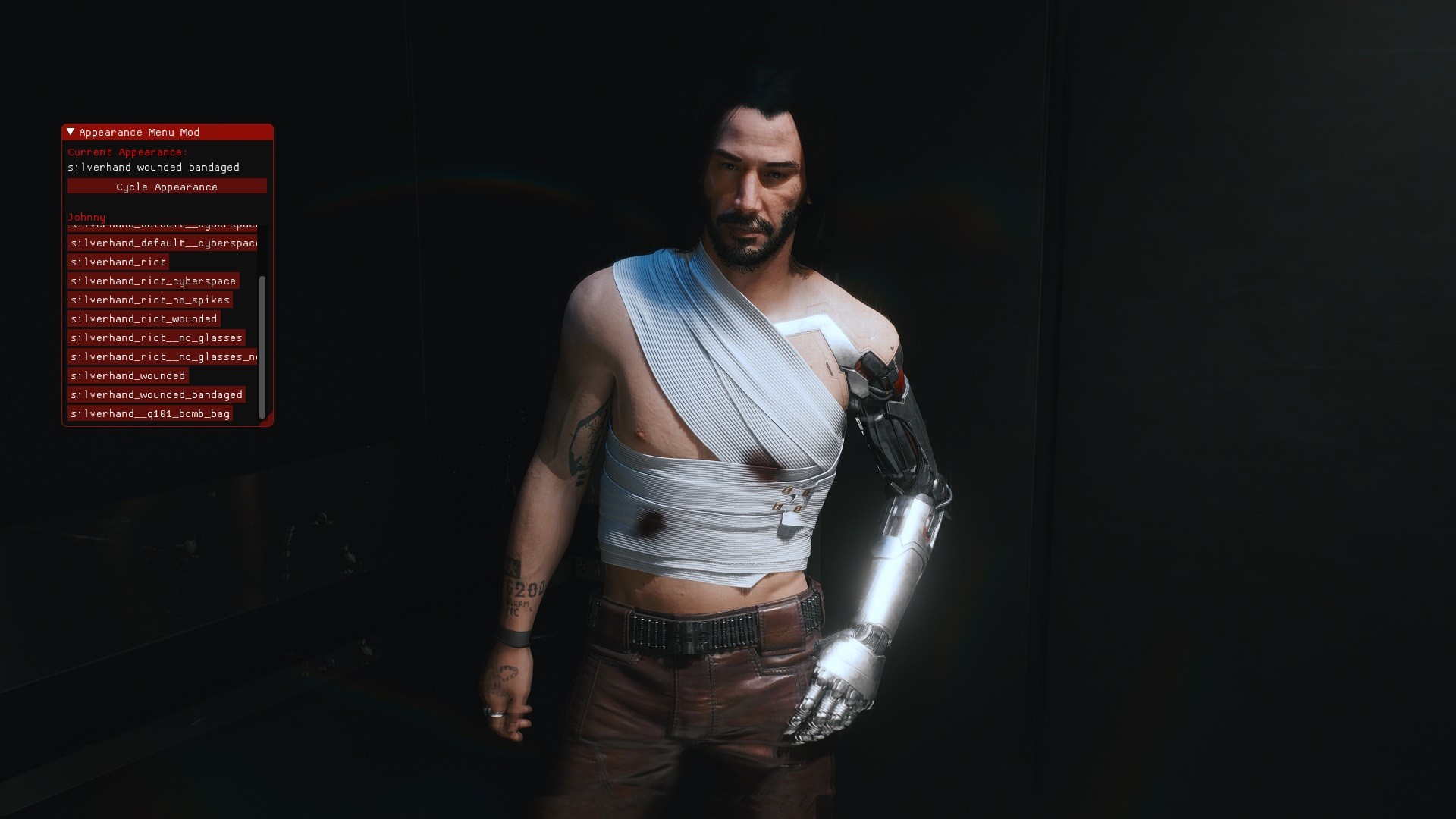
Task: Click the silverhand_wounded_bandaged current appearance text
Action: tap(155, 168)
